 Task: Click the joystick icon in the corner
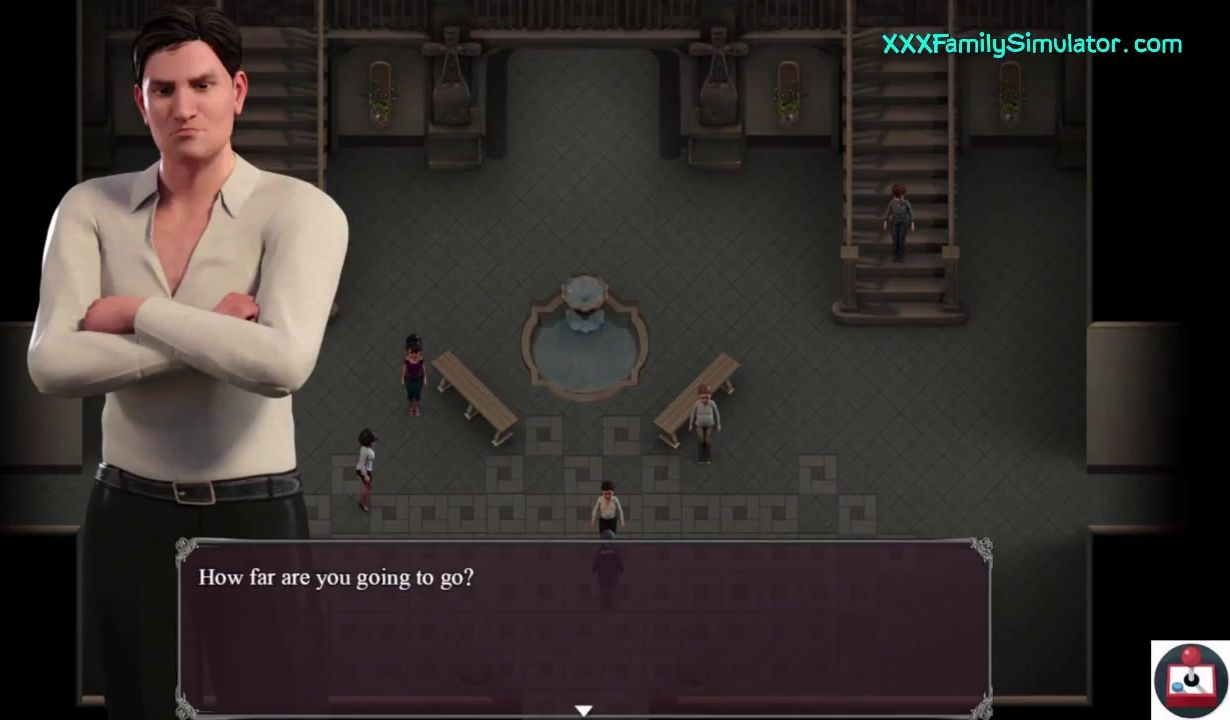[1190, 680]
